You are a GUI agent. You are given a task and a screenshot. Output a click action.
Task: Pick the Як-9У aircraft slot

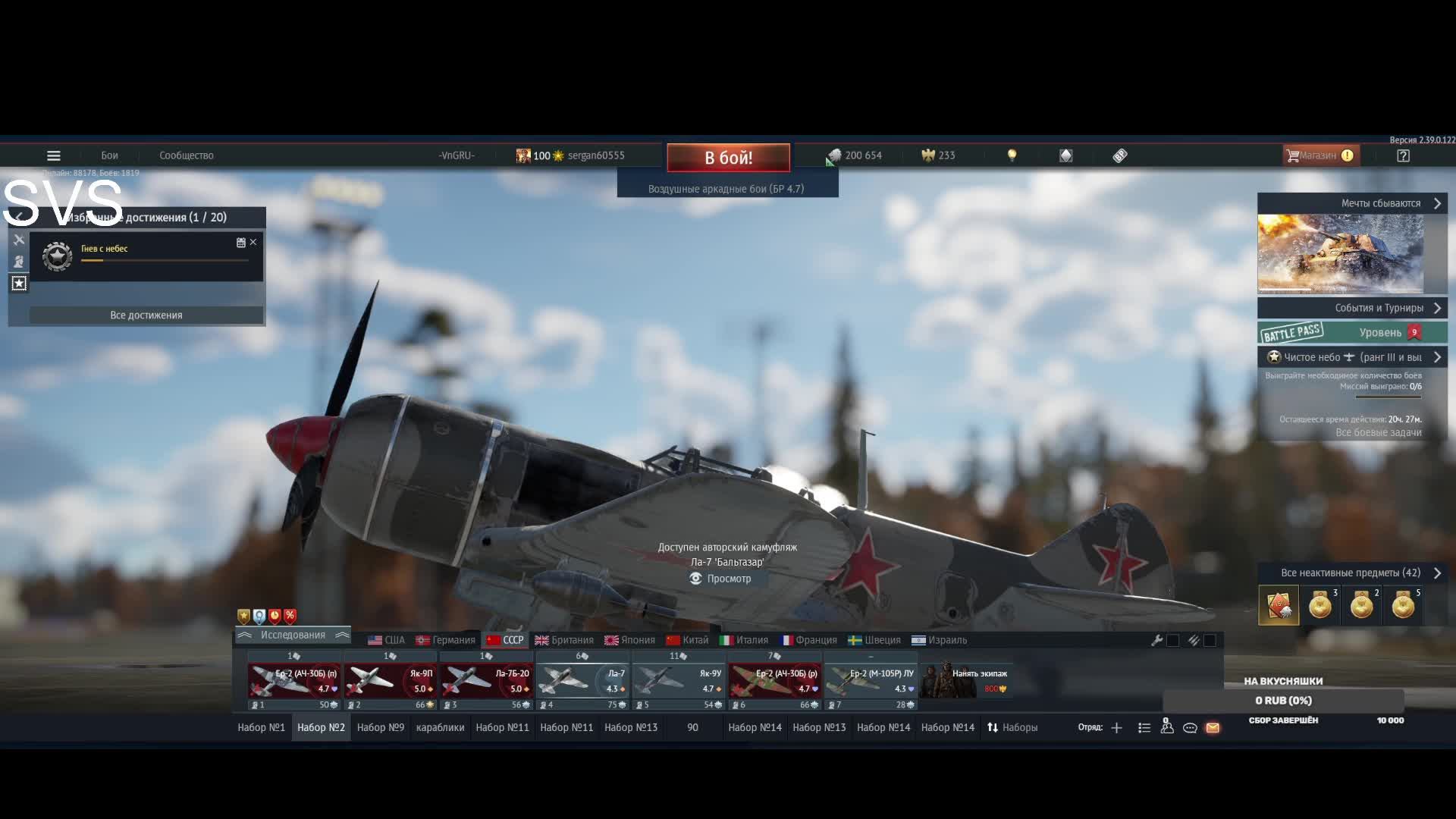(x=678, y=680)
